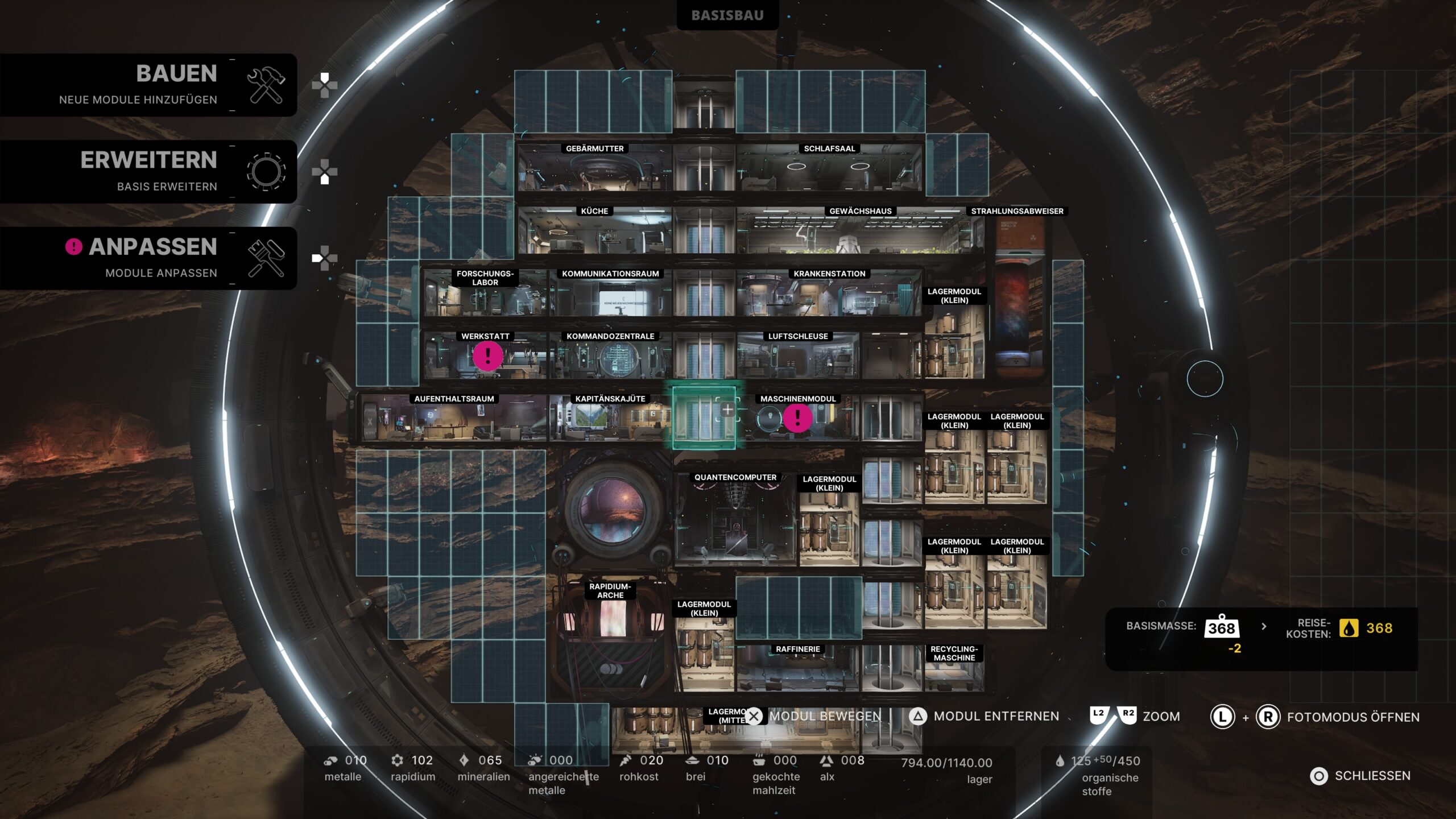Choose the Kapitänskajüte module
The image size is (1456, 819).
610,422
